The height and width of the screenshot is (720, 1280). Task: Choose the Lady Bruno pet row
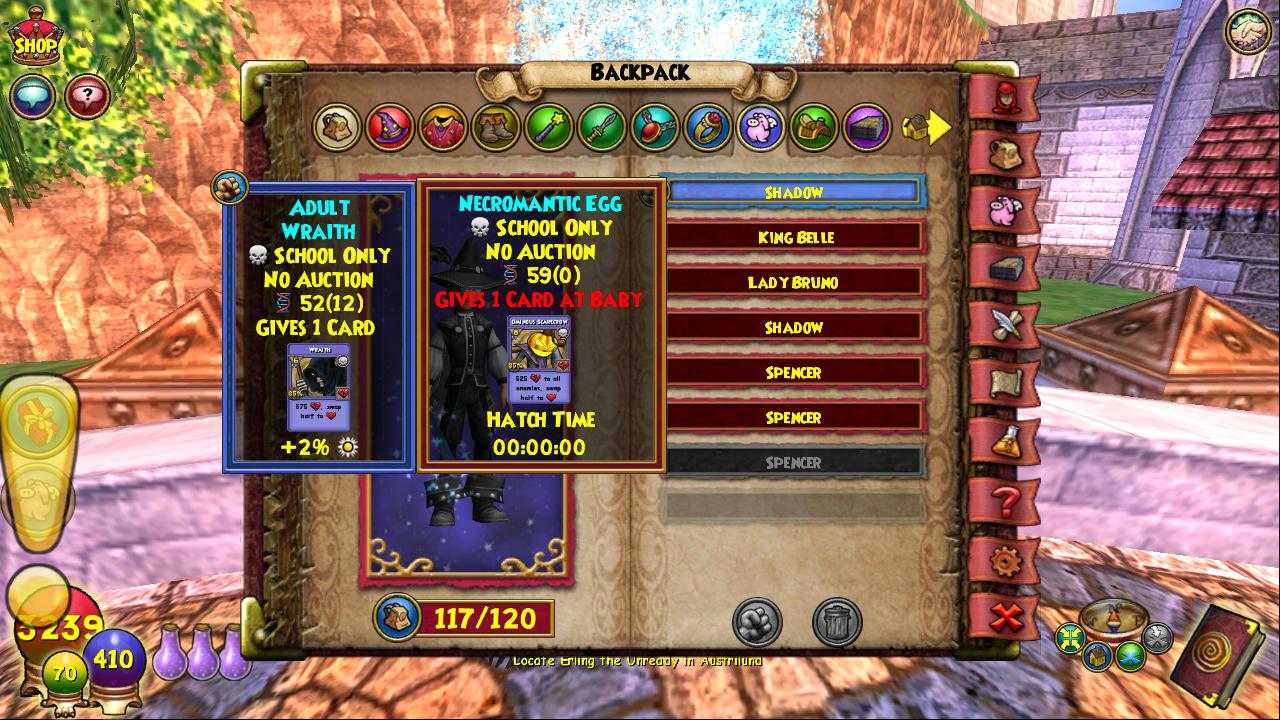click(794, 282)
